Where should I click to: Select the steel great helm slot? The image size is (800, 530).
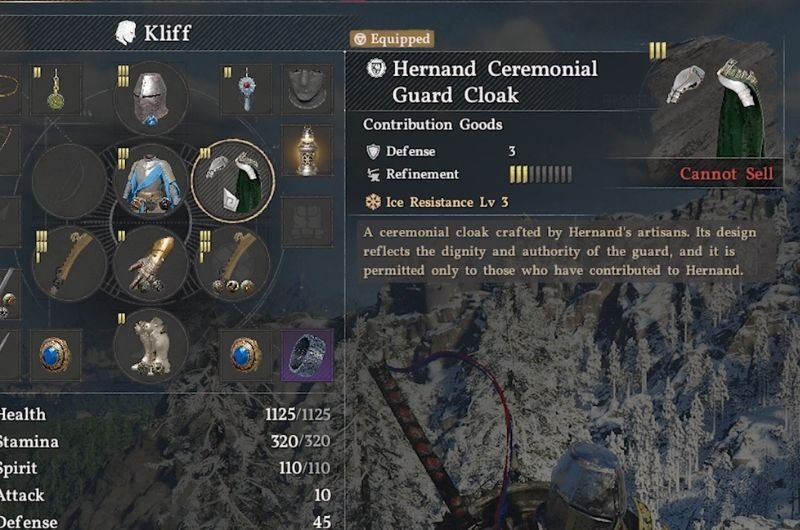152,99
